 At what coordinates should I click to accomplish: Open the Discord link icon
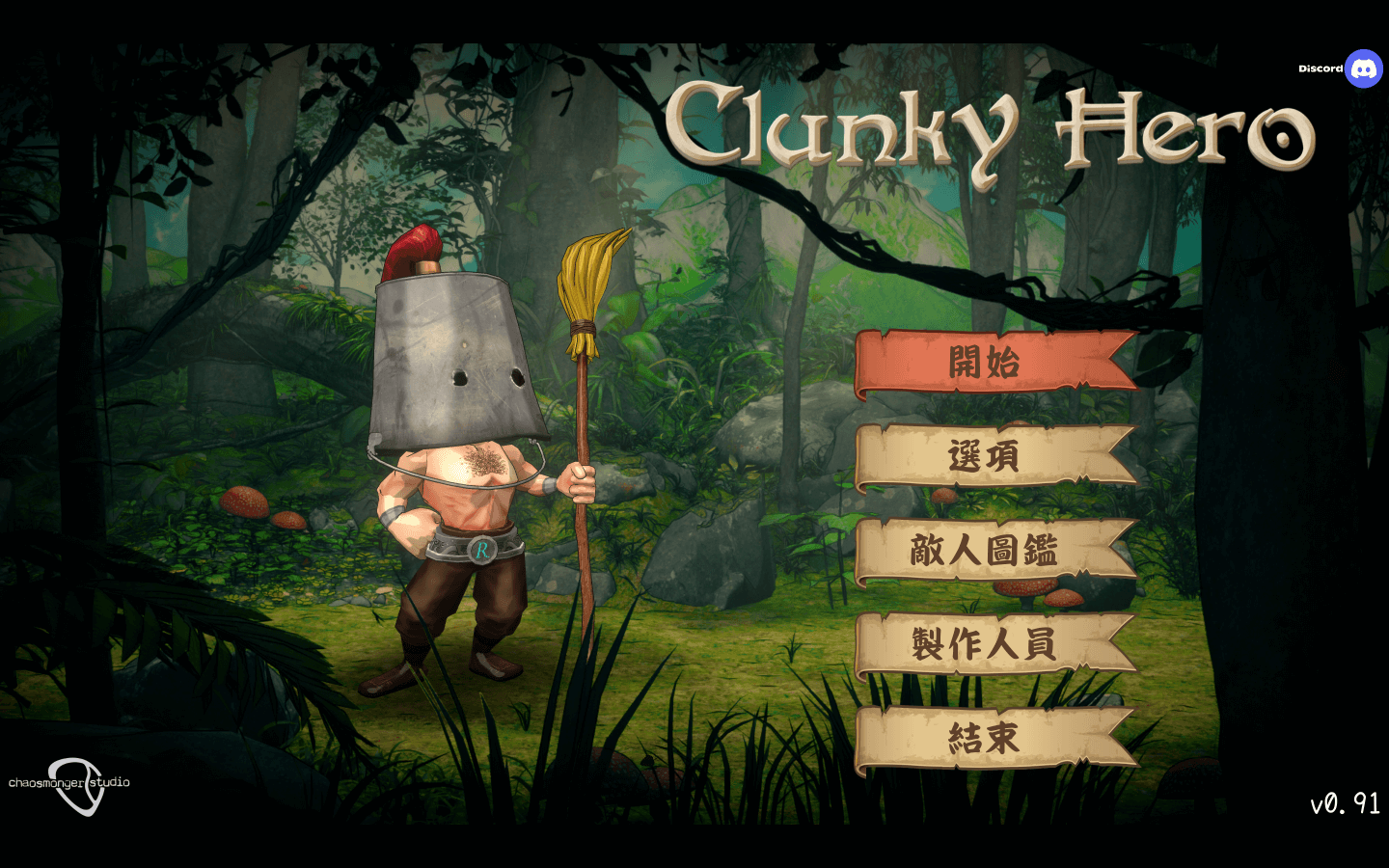[1363, 68]
